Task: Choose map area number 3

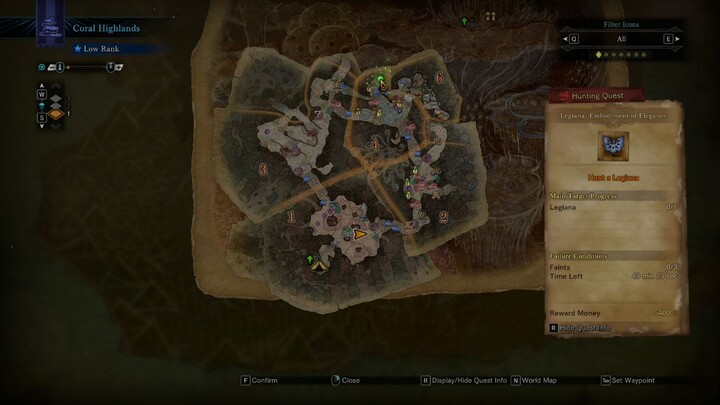Action: [263, 170]
